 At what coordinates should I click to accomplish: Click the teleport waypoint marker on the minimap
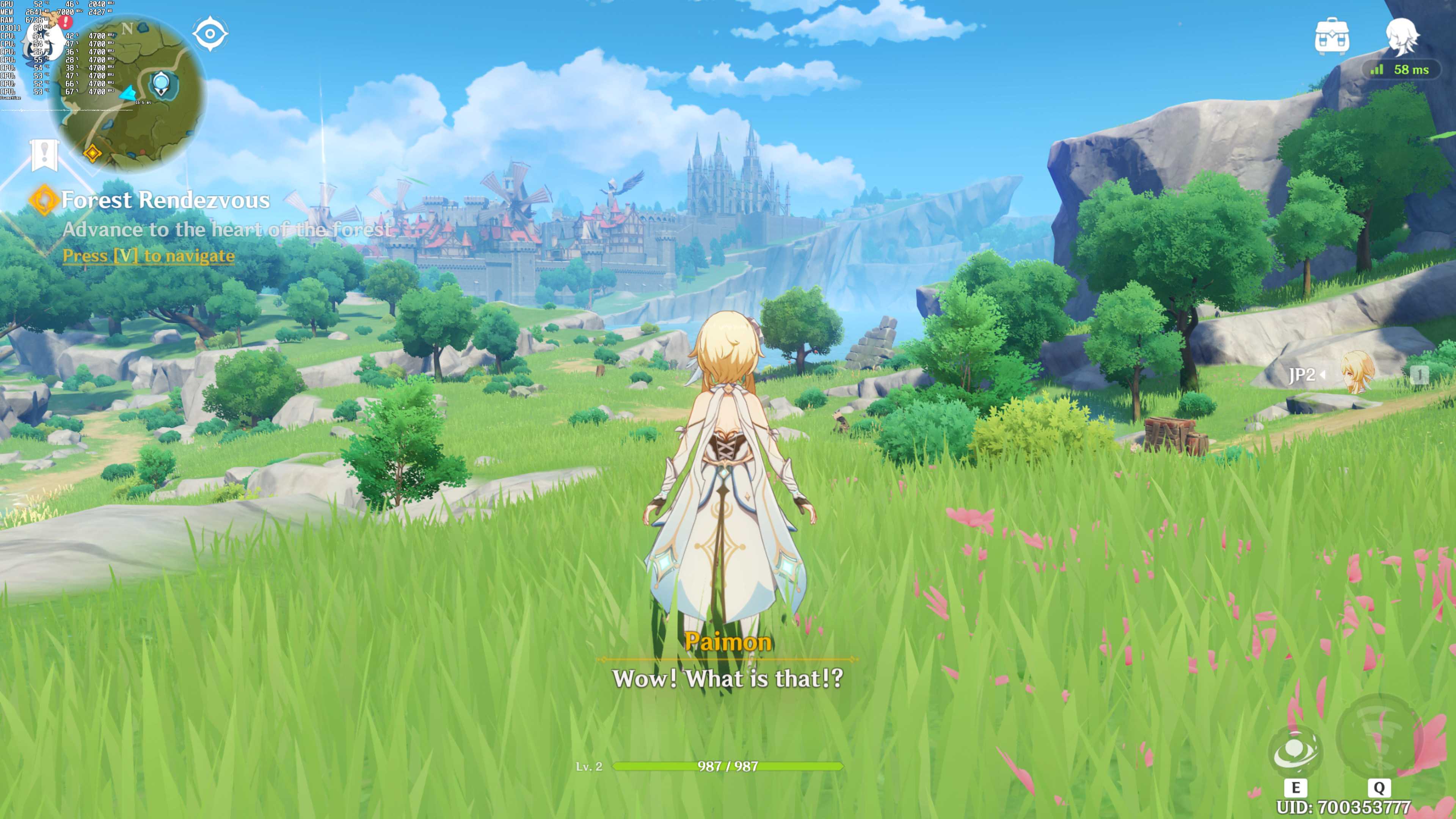[x=161, y=84]
